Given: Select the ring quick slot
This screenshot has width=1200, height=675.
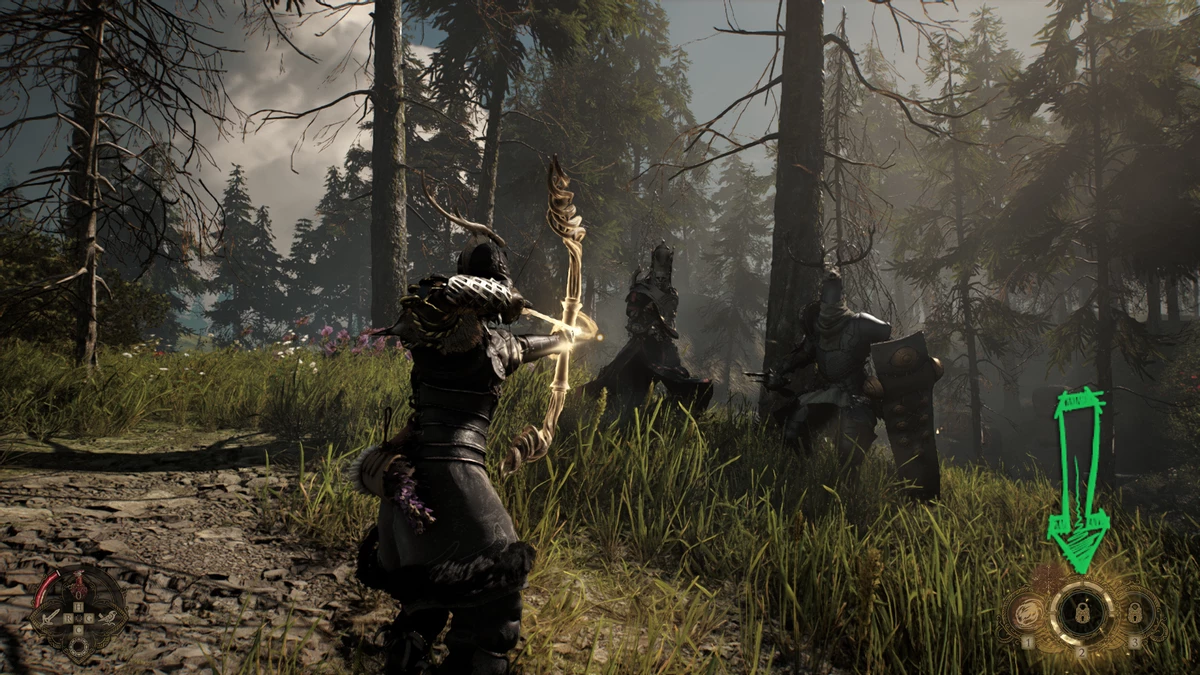Looking at the screenshot, I should (78, 645).
